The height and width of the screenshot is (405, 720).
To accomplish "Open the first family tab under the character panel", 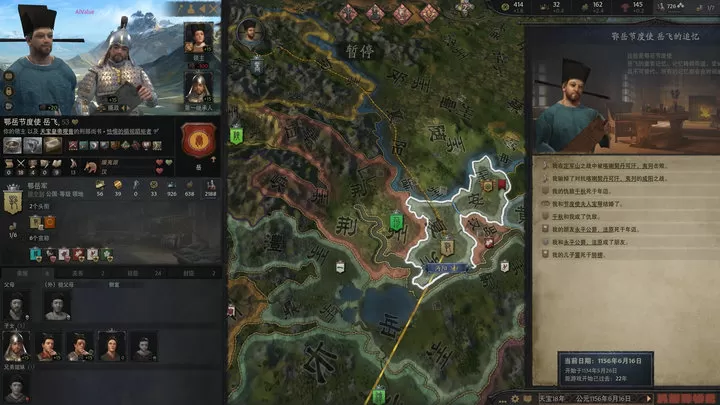I will pos(20,272).
